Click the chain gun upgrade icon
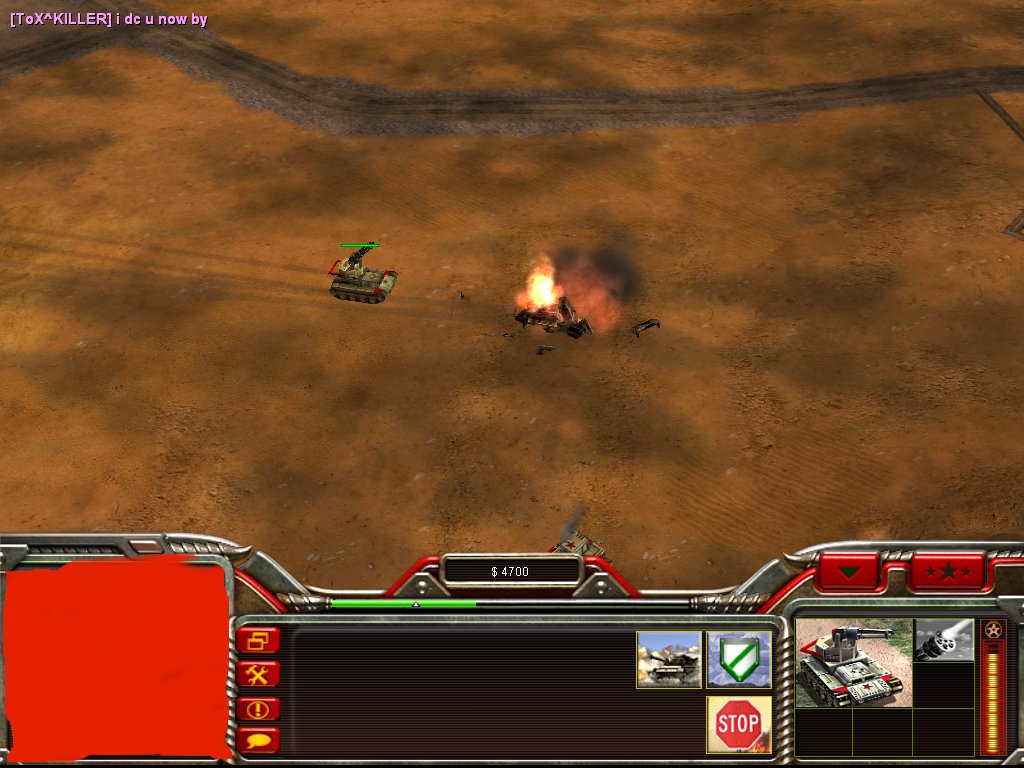This screenshot has width=1024, height=768. (x=944, y=640)
